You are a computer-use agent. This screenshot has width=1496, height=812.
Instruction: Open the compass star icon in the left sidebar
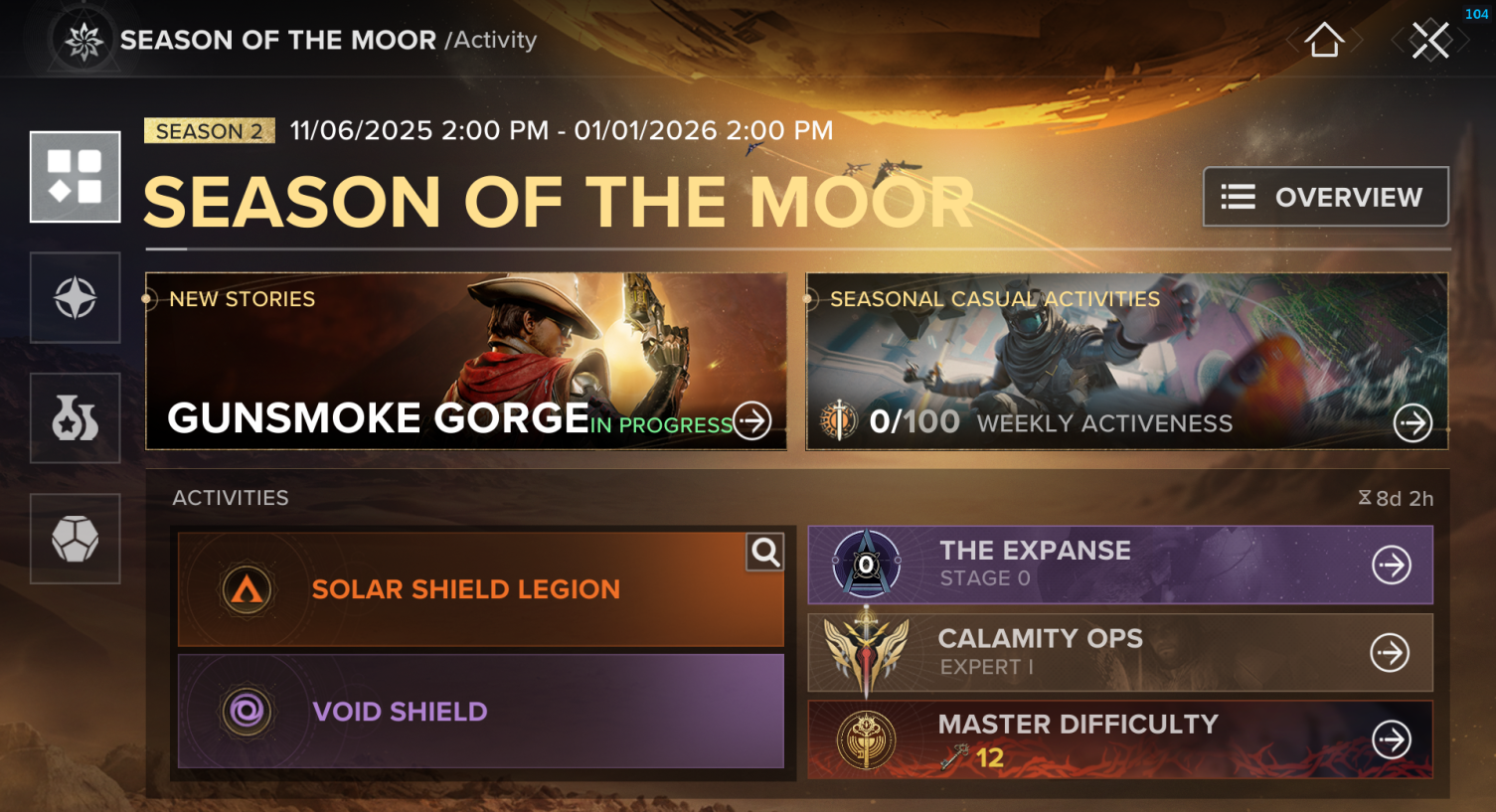(75, 297)
